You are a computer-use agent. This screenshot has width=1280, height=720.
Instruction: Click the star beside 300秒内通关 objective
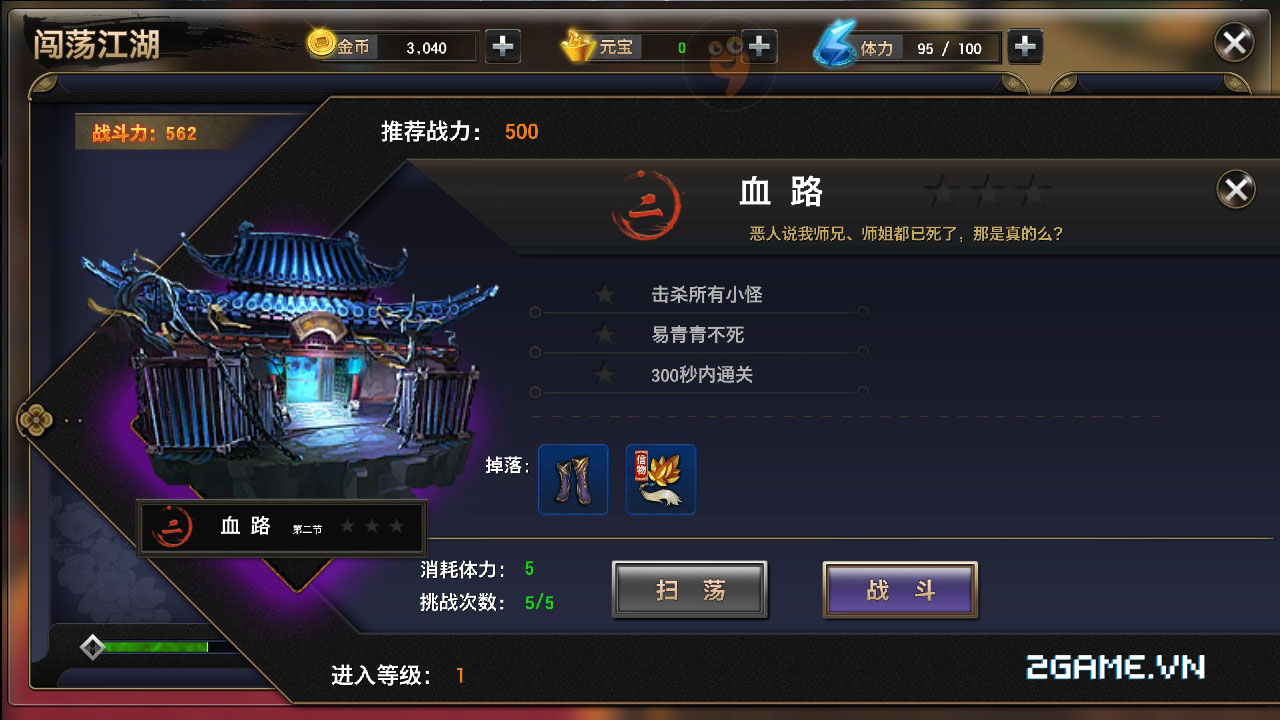point(604,374)
